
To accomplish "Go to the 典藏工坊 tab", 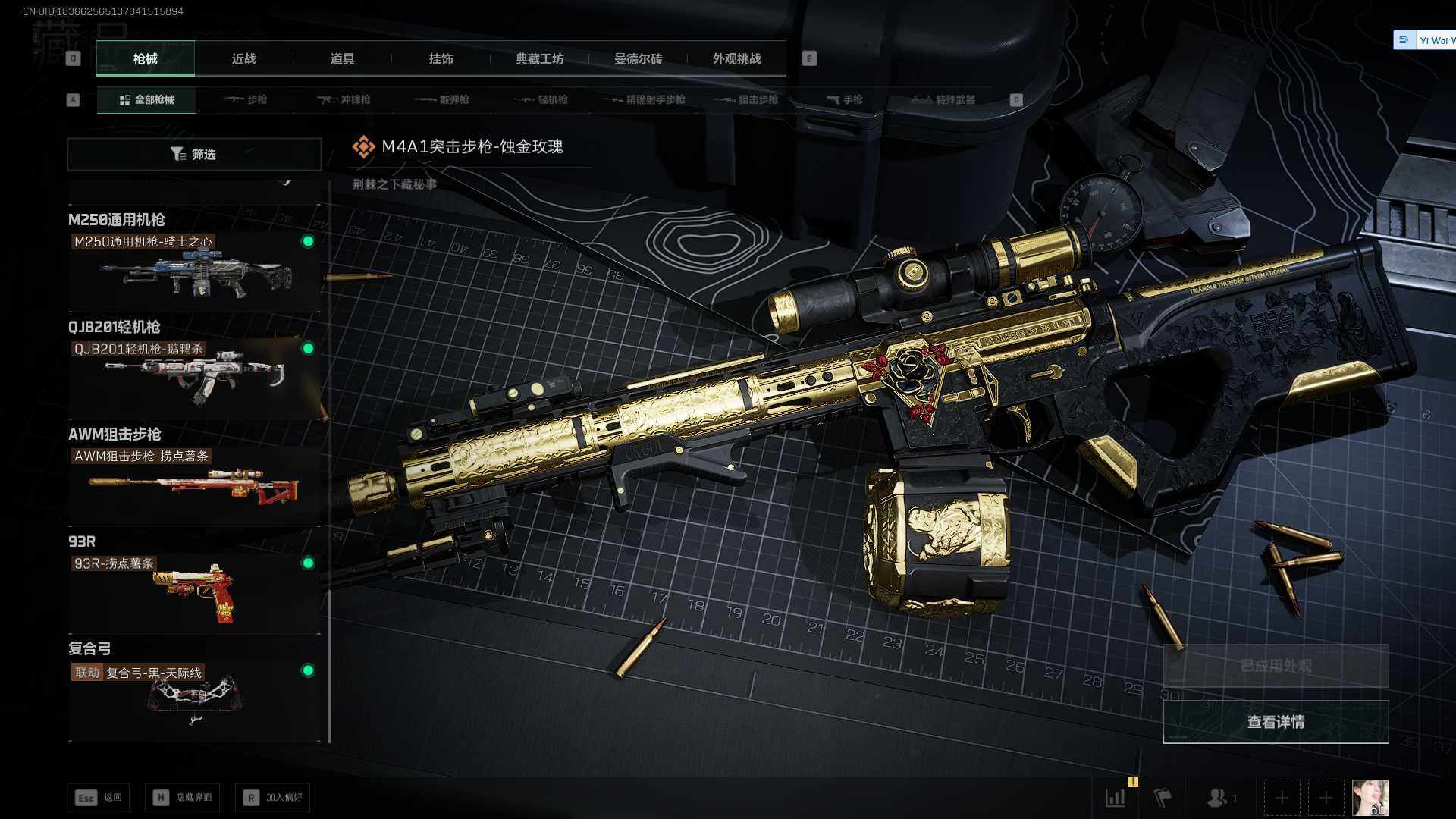I will pyautogui.click(x=539, y=59).
